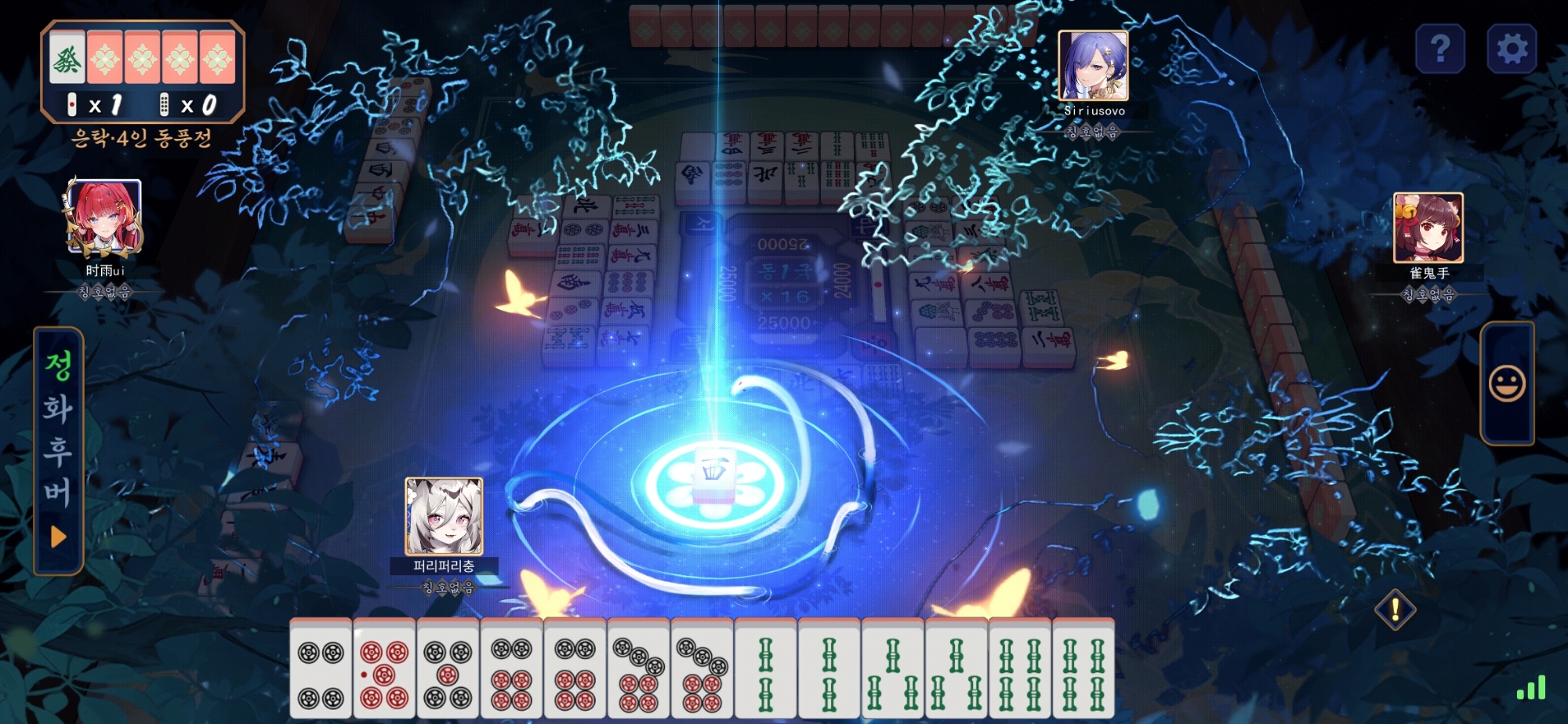Click the yellow exclamation diamond icon
The image size is (1568, 724).
pyautogui.click(x=1396, y=609)
